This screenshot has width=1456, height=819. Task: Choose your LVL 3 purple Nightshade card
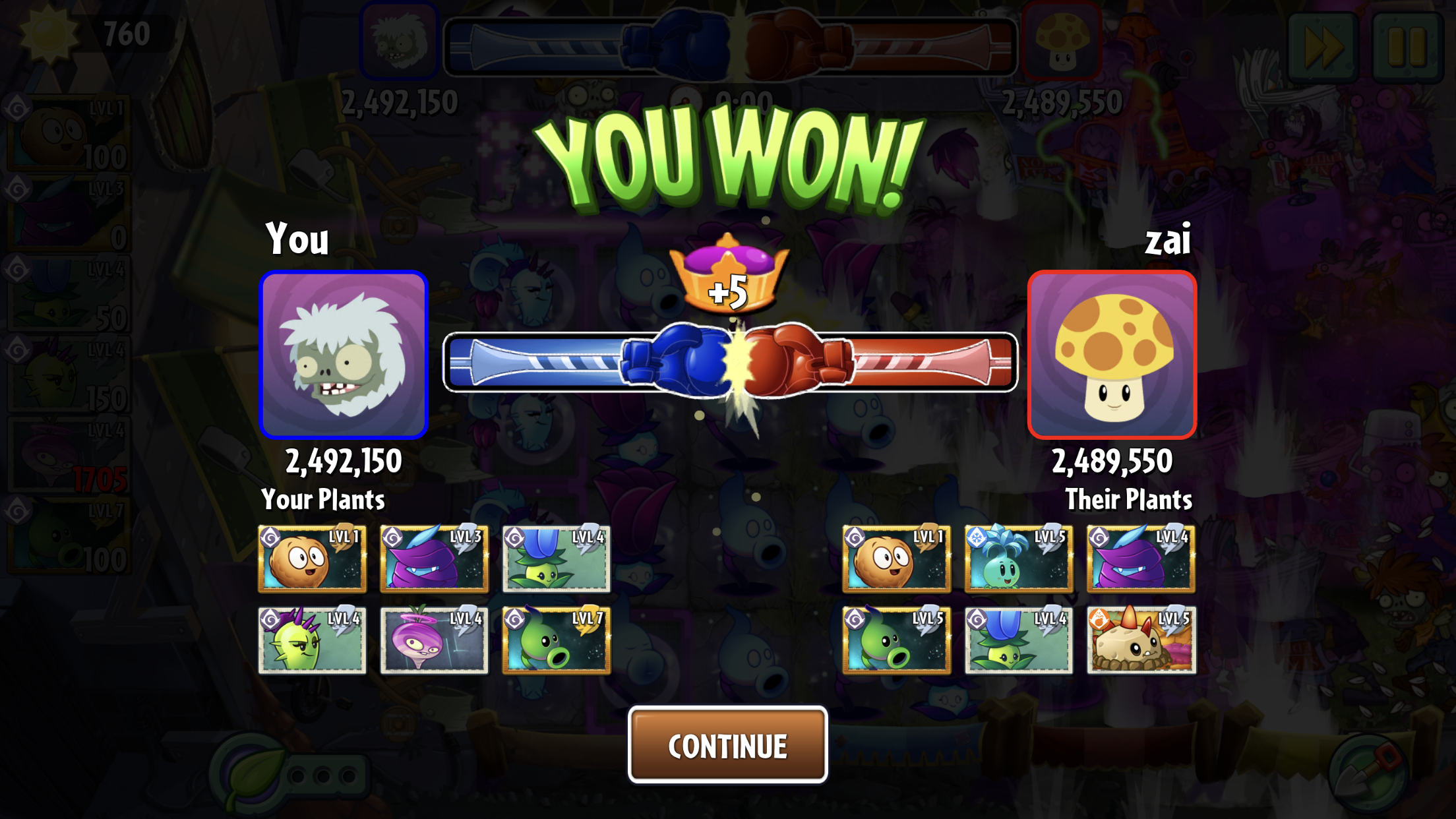tap(434, 559)
